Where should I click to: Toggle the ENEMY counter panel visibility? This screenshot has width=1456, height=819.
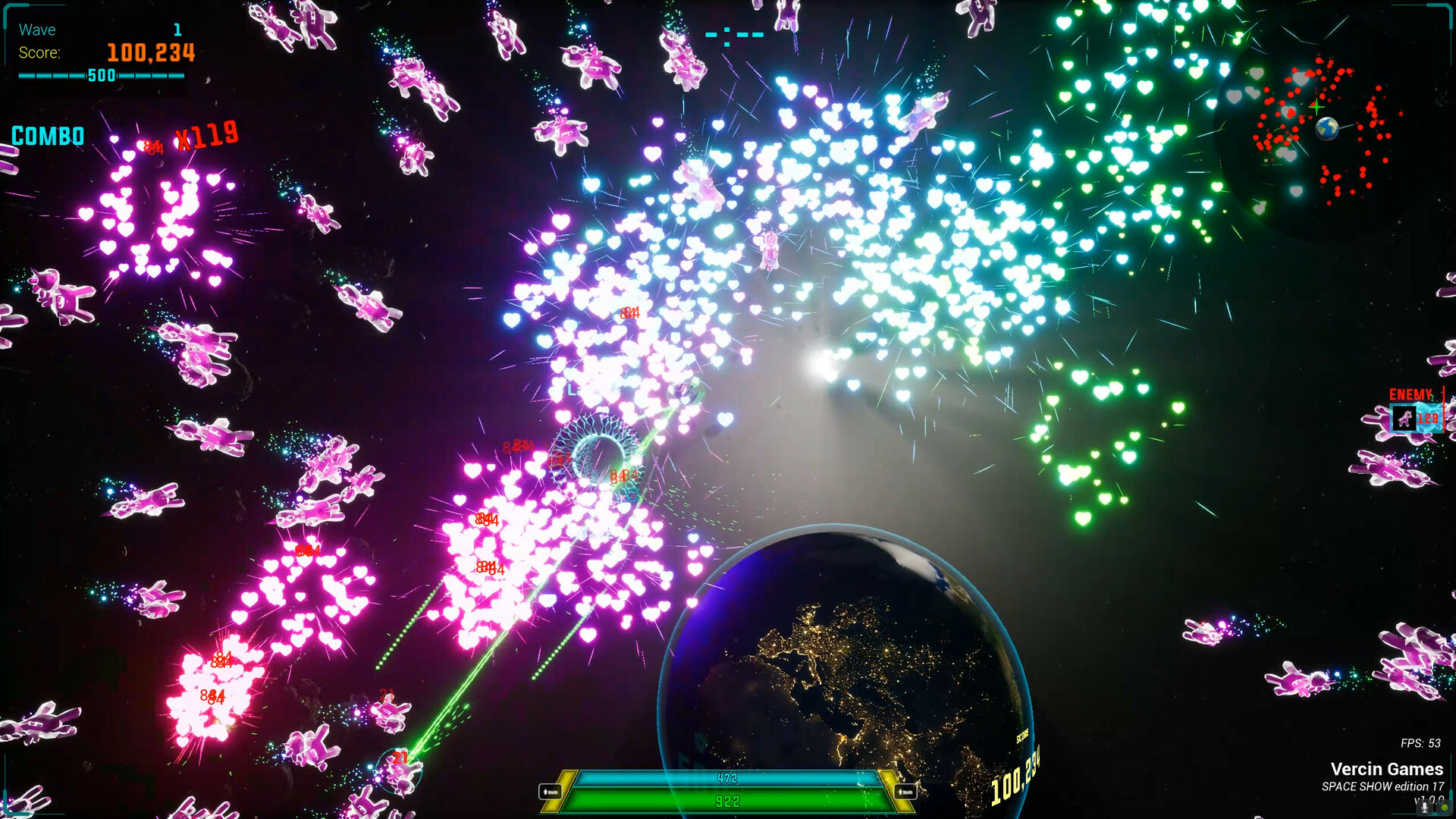[1410, 394]
